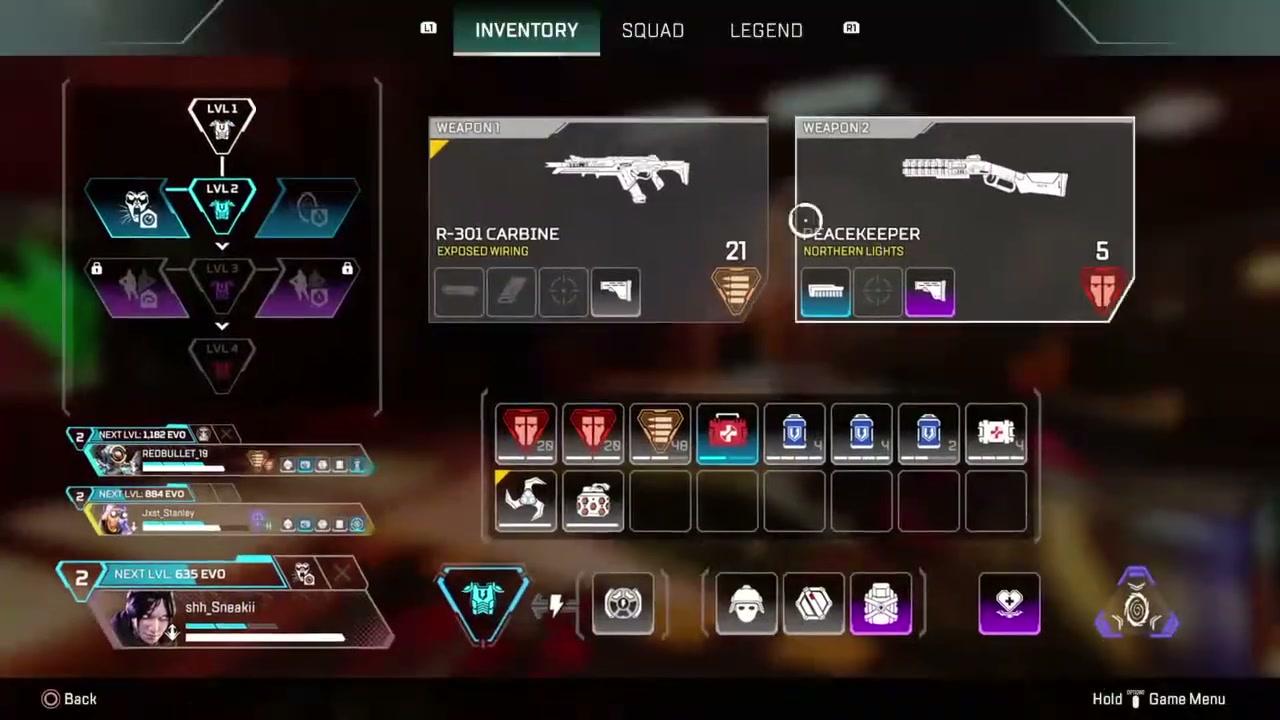Switch to the SQUAD tab
The width and height of the screenshot is (1280, 720).
[652, 30]
